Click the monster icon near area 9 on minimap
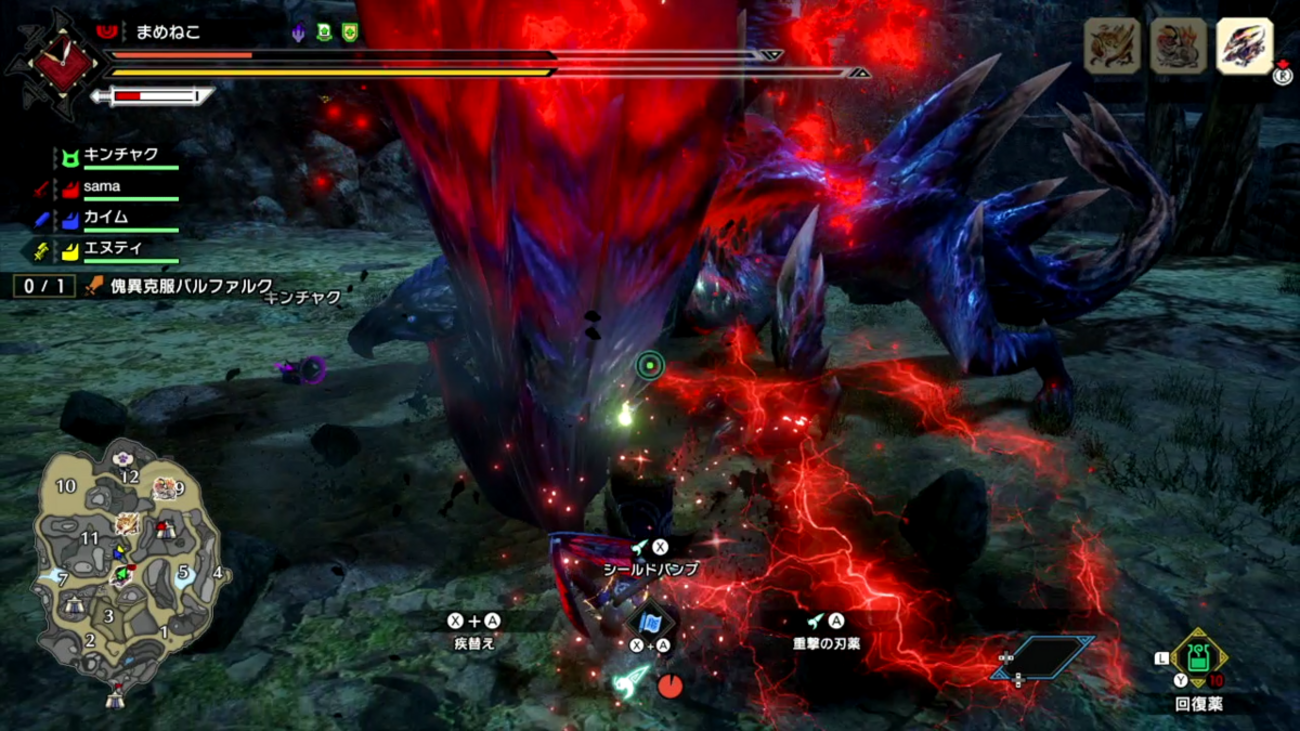The height and width of the screenshot is (731, 1300). click(x=164, y=488)
